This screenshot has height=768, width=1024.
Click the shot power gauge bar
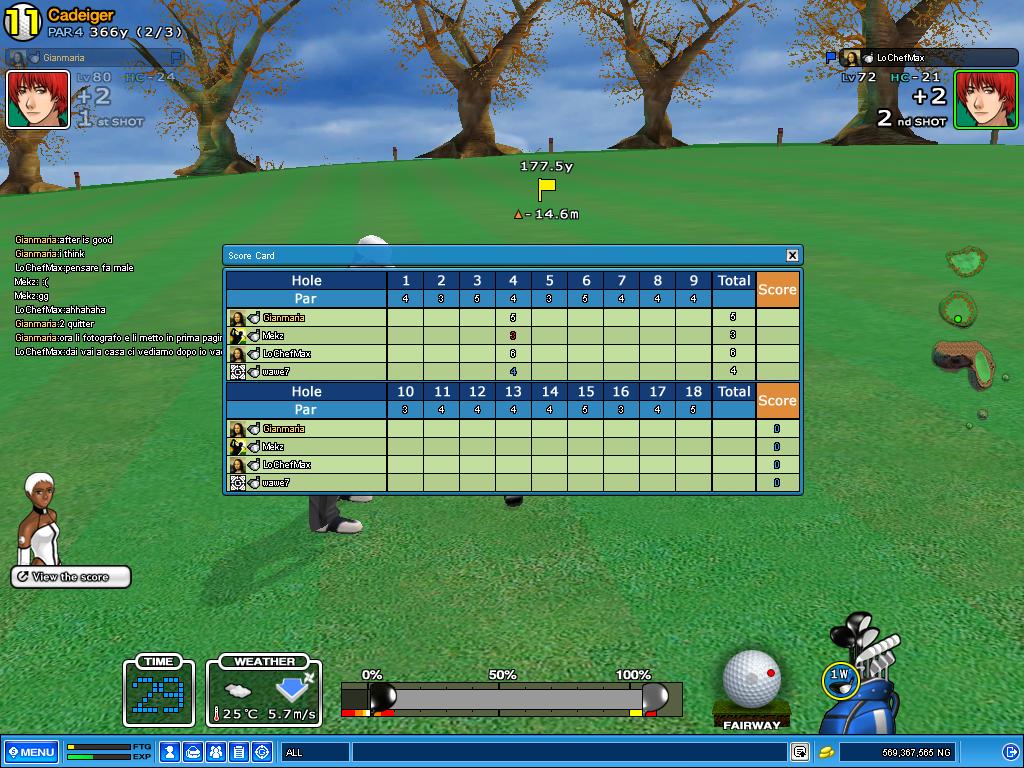click(512, 697)
